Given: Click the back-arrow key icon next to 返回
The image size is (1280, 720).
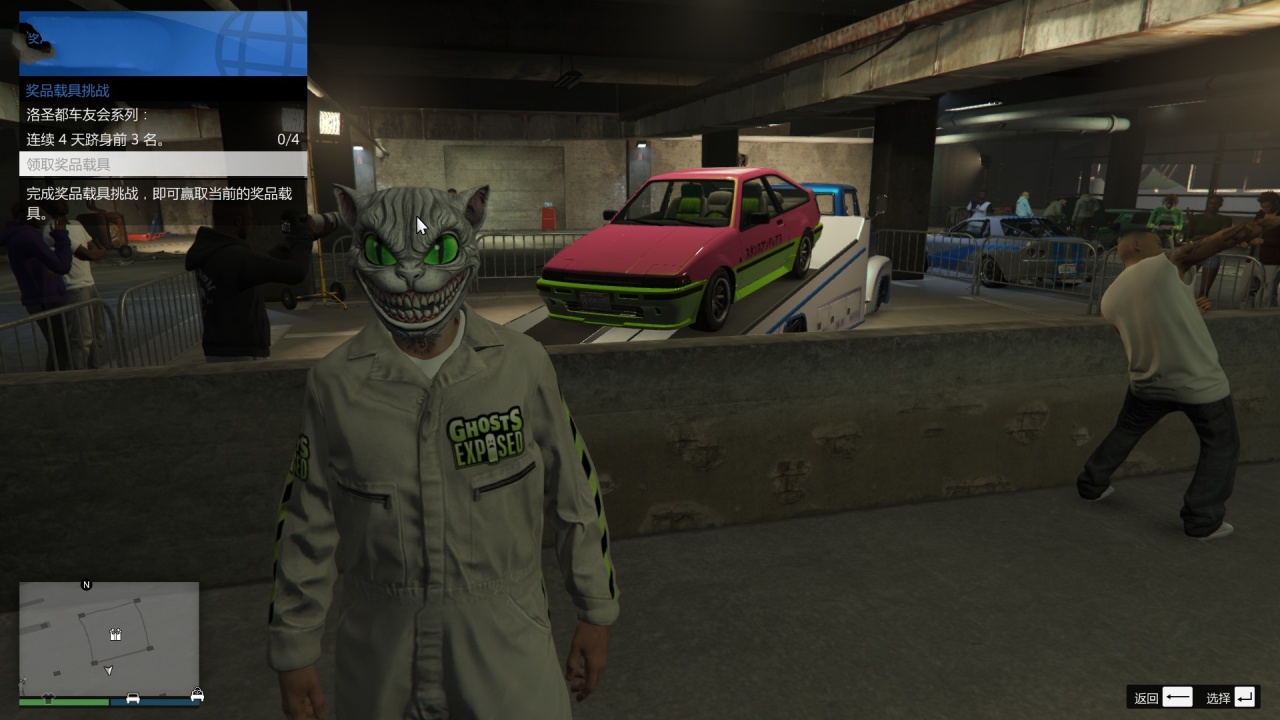Looking at the screenshot, I should pyautogui.click(x=1178, y=696).
